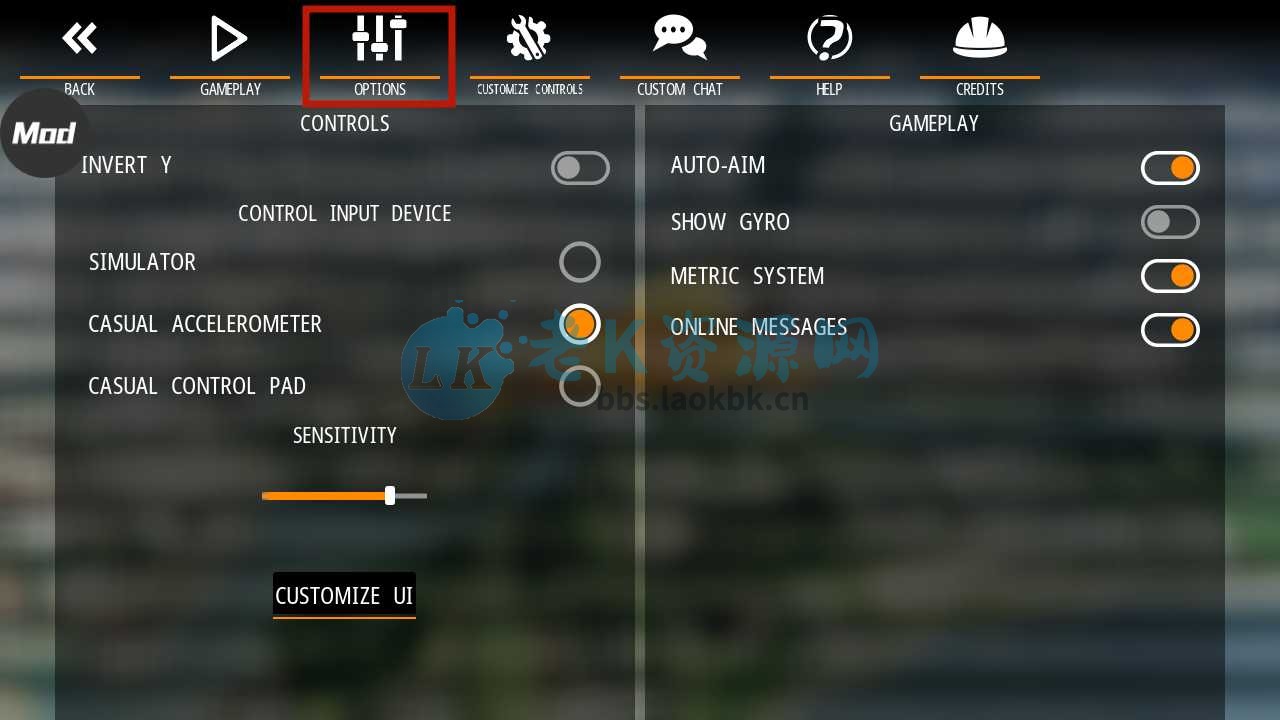Viewport: 1280px width, 720px height.
Task: Disable the Metric System setting
Action: (1170, 275)
